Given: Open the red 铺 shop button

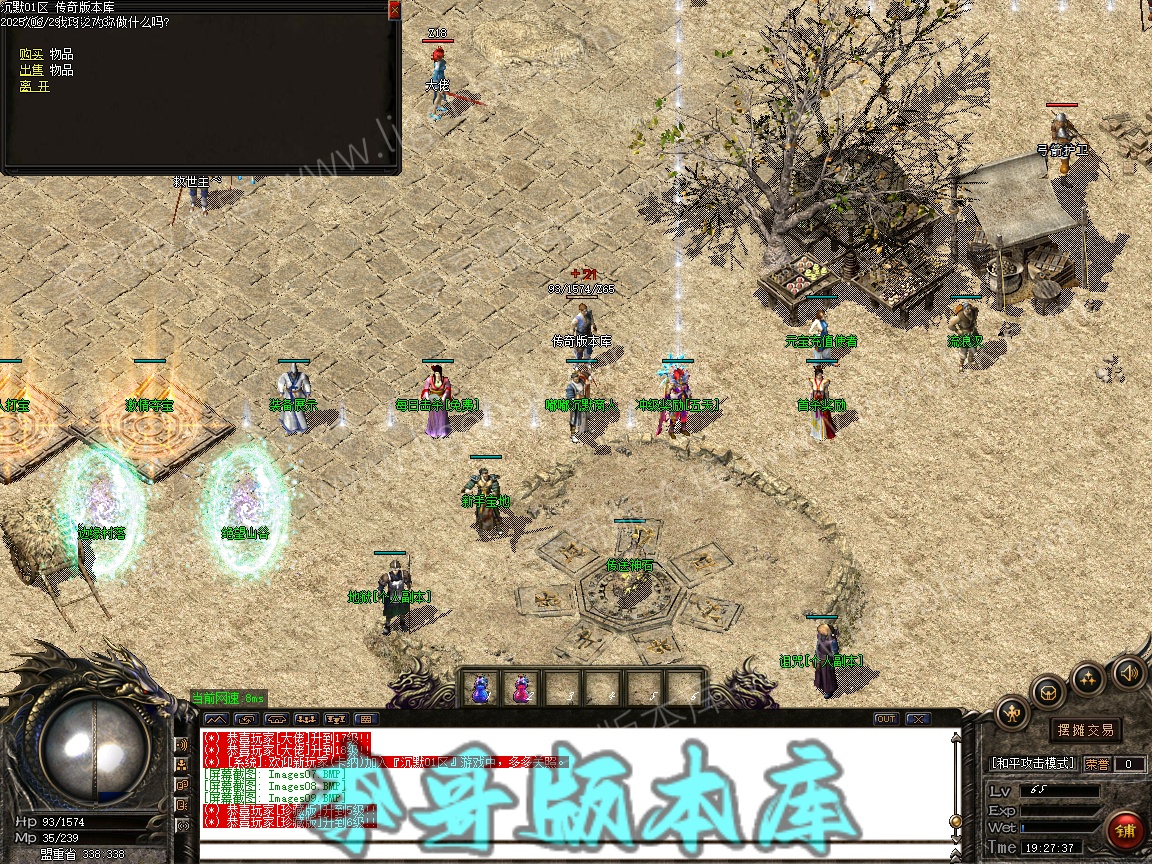Looking at the screenshot, I should (1126, 830).
